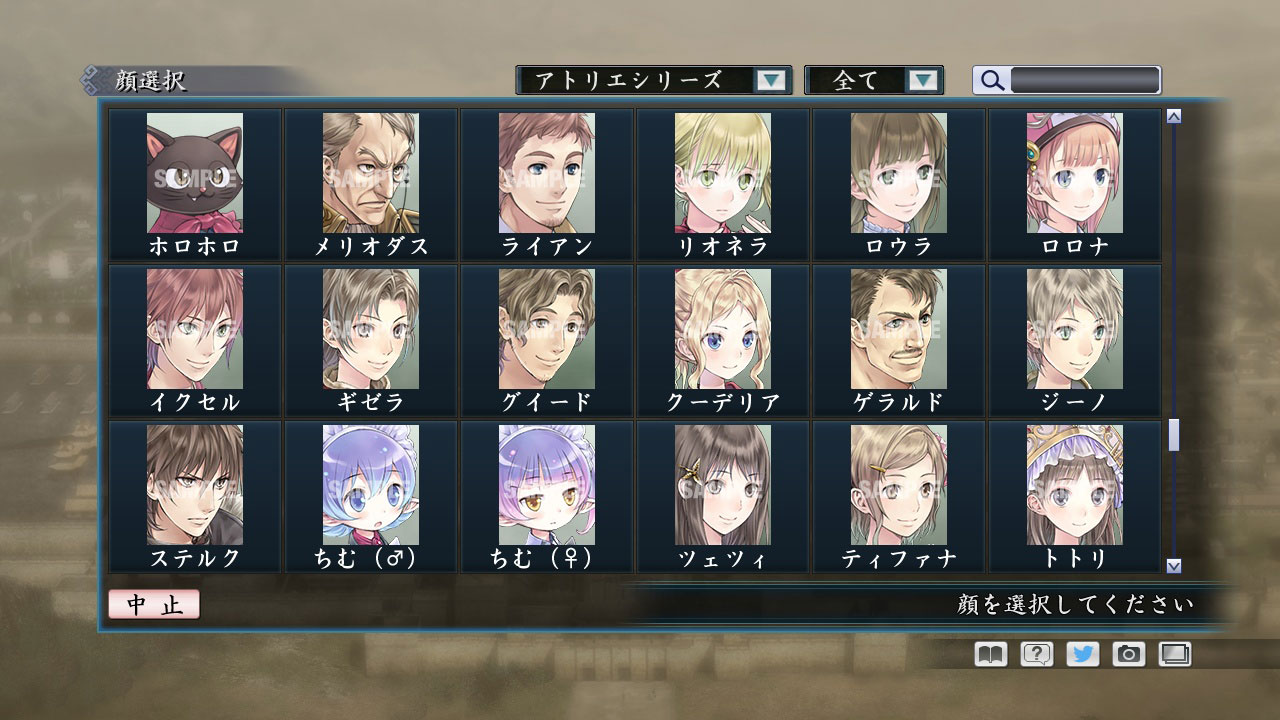Click the screen layout icon at bottom right

coord(1173,654)
